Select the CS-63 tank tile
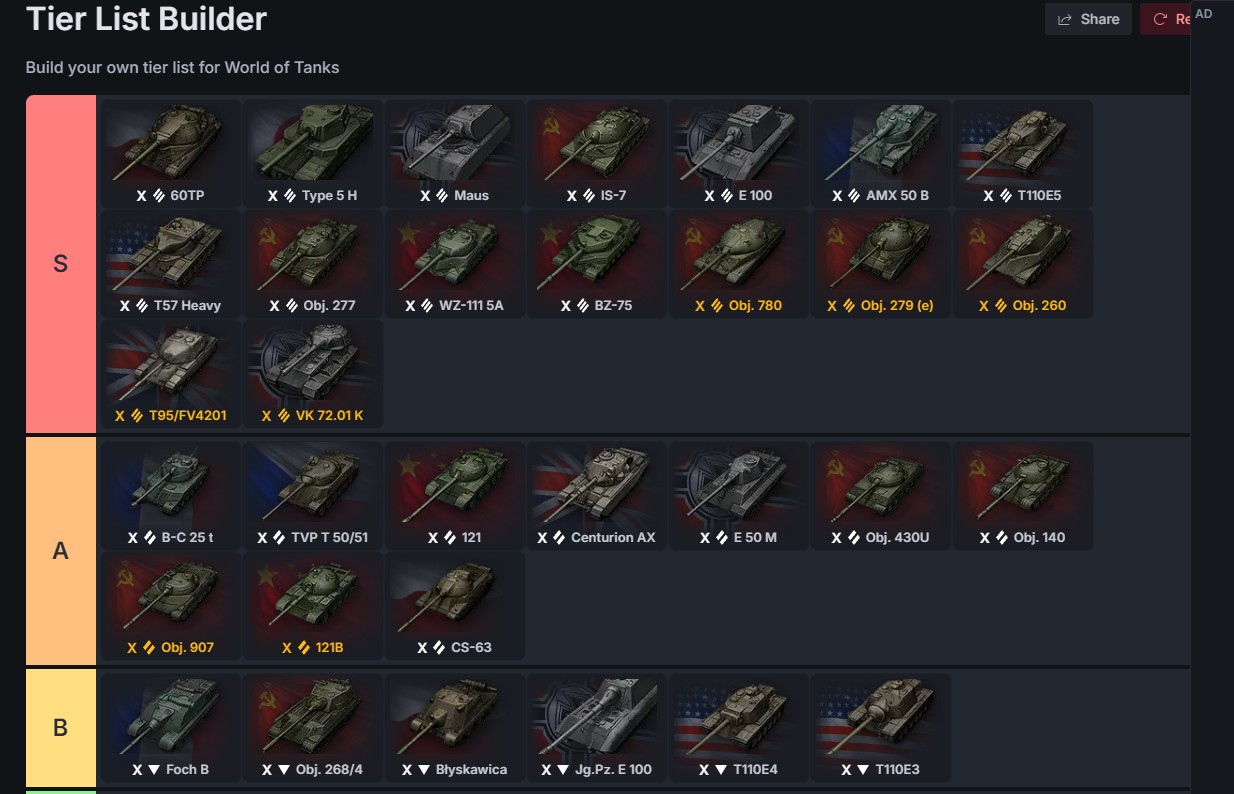The height and width of the screenshot is (794, 1234). point(455,605)
